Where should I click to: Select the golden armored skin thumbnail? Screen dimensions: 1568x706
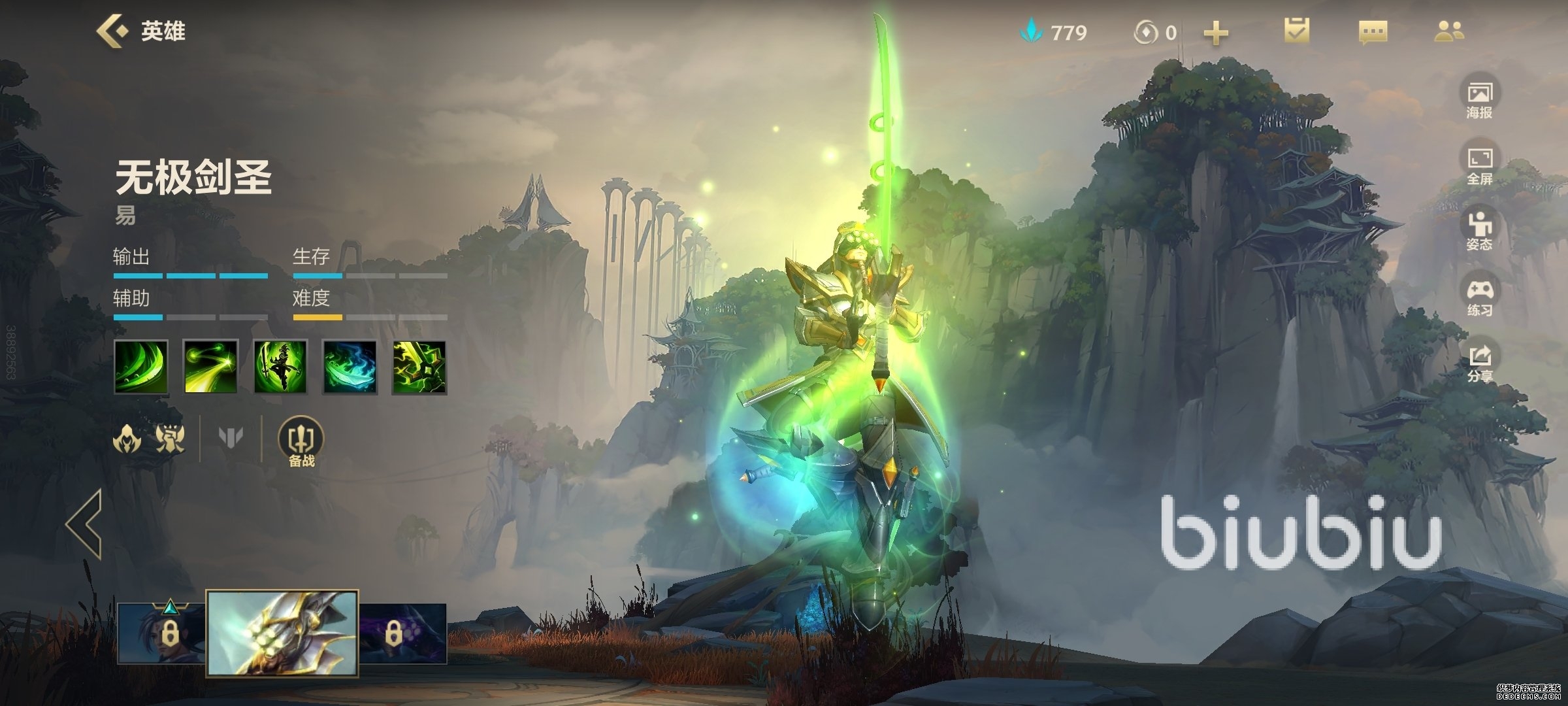pos(282,633)
